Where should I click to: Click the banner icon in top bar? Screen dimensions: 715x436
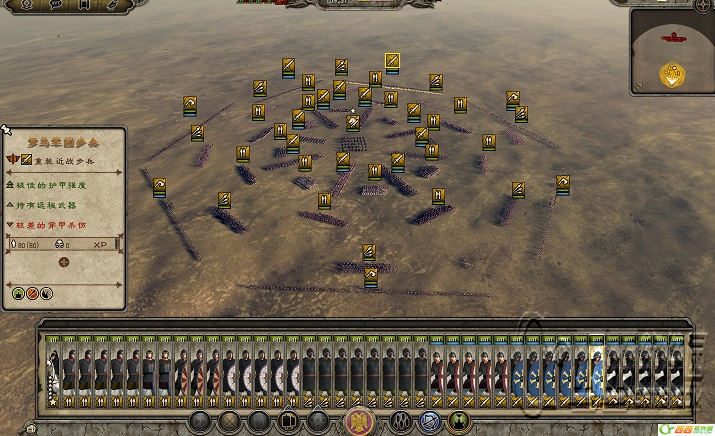click(81, 5)
